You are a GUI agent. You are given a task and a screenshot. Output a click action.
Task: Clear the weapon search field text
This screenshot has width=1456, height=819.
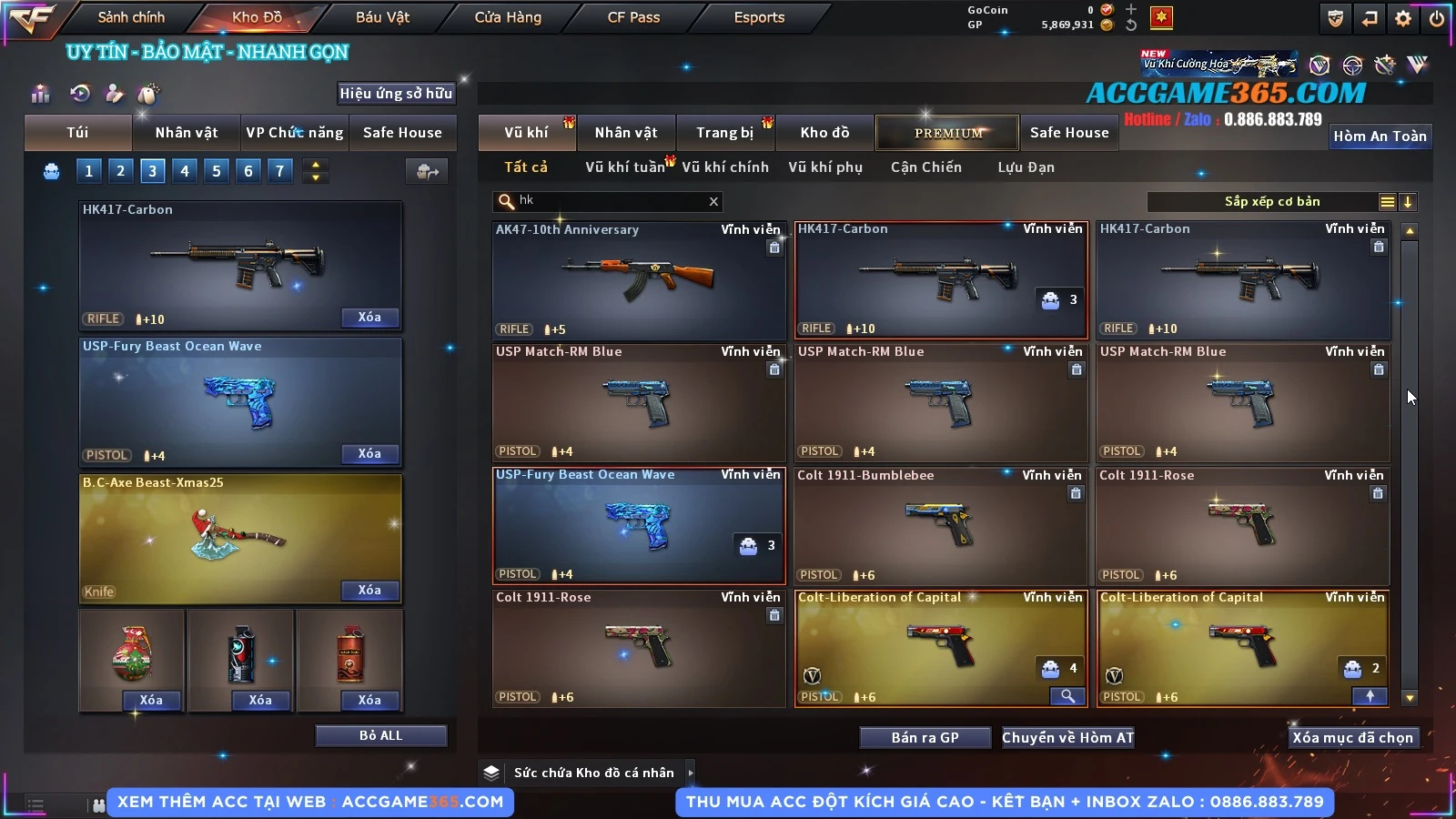(713, 202)
